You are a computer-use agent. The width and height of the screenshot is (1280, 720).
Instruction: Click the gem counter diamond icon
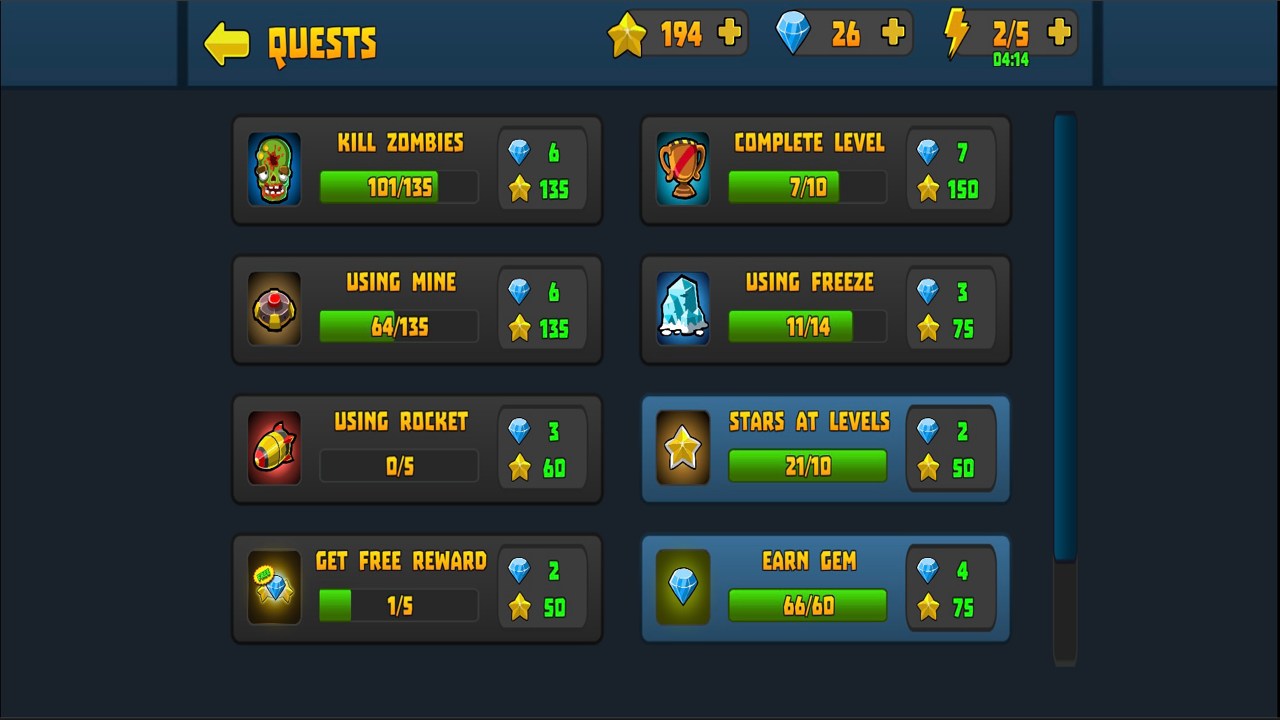coord(795,33)
